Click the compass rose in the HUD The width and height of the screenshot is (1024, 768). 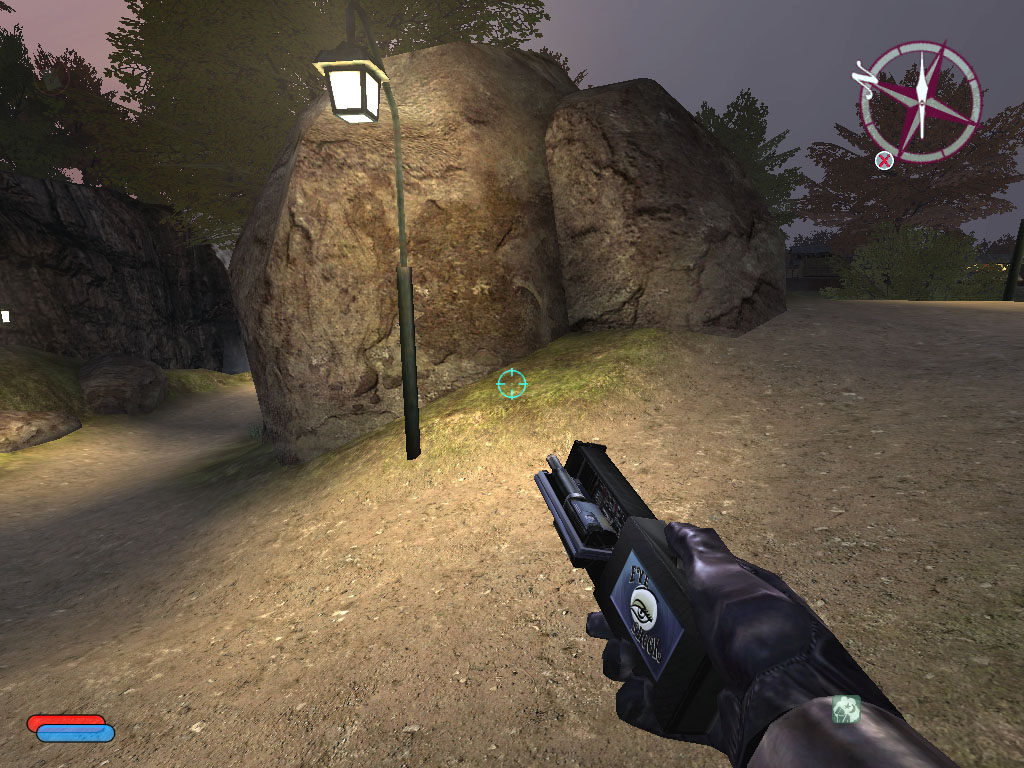click(920, 101)
